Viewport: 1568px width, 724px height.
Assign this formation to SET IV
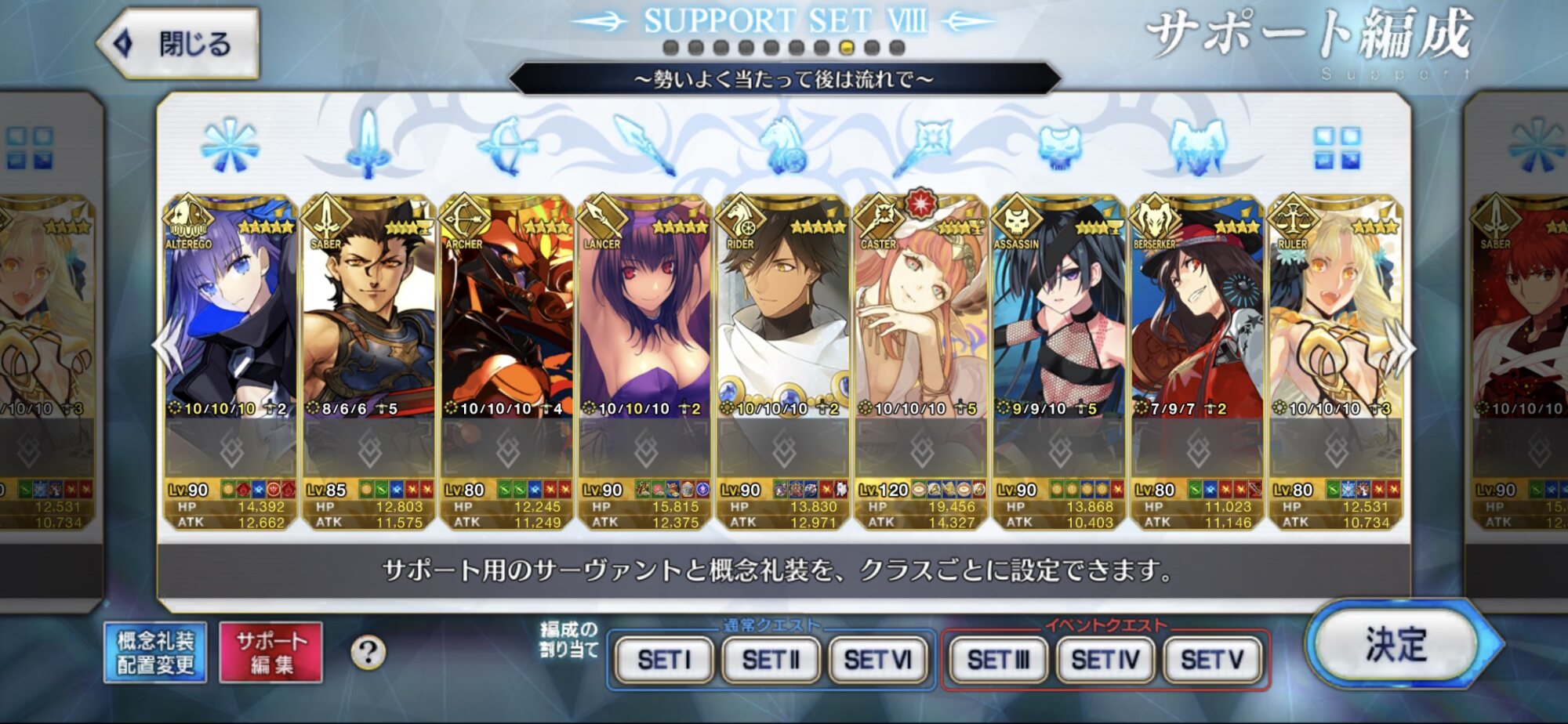click(x=1105, y=660)
